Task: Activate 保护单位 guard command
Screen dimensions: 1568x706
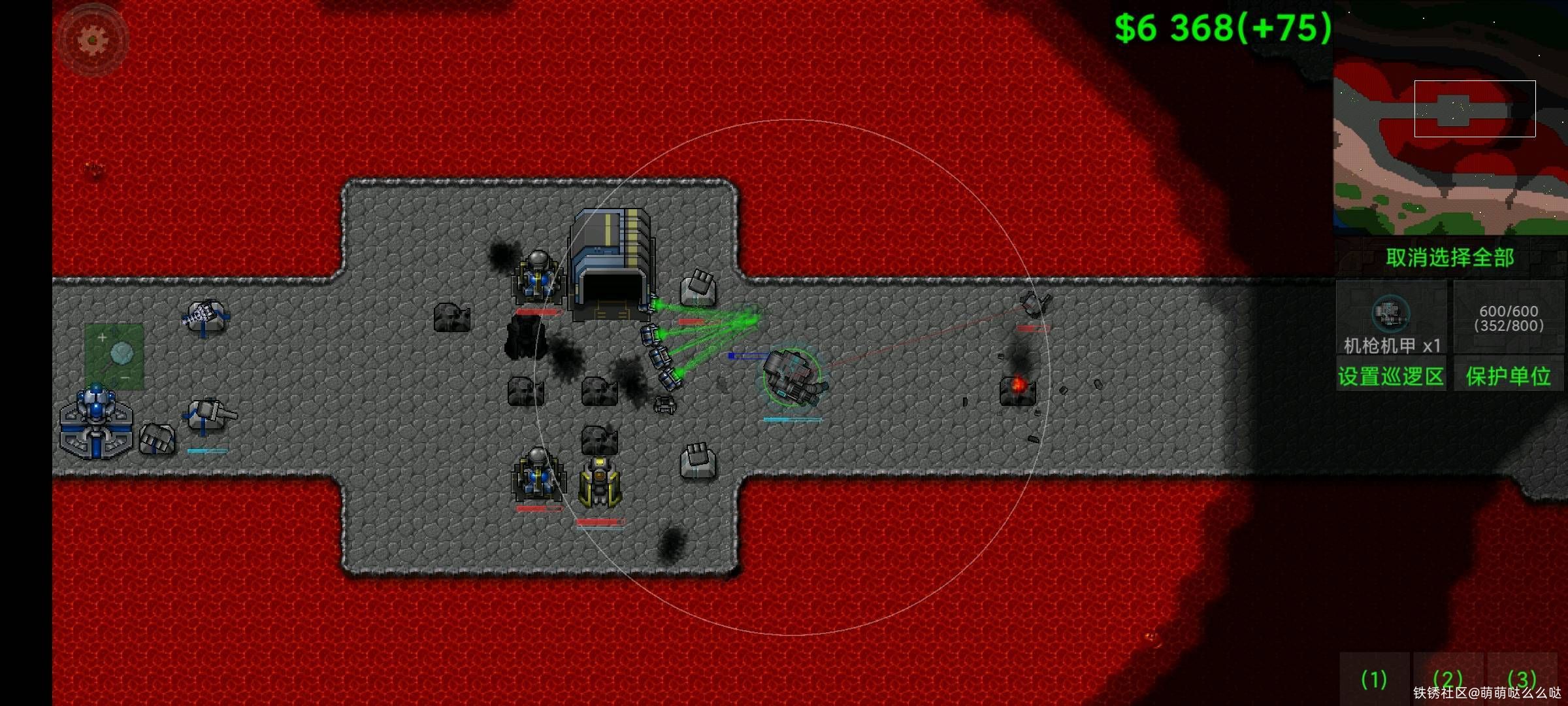Action: [x=1508, y=377]
